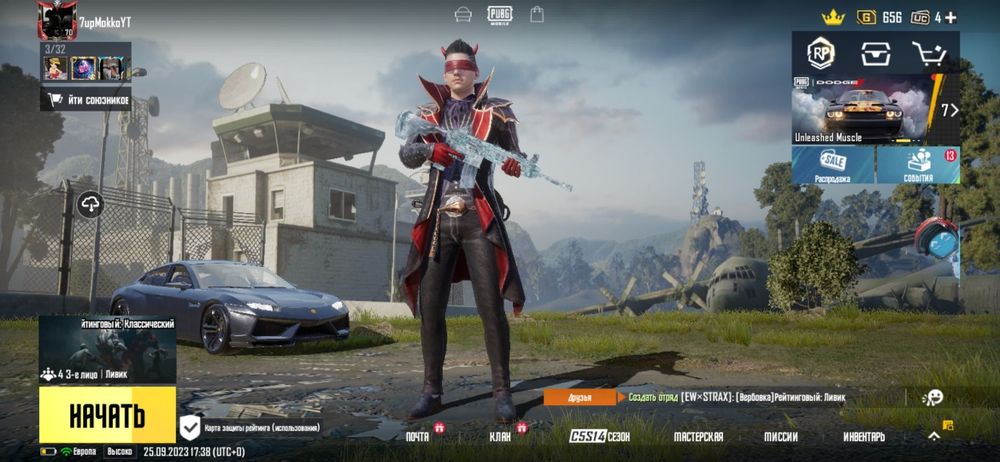Open the cloud download icon
This screenshot has width=1000, height=462.
(x=91, y=205)
